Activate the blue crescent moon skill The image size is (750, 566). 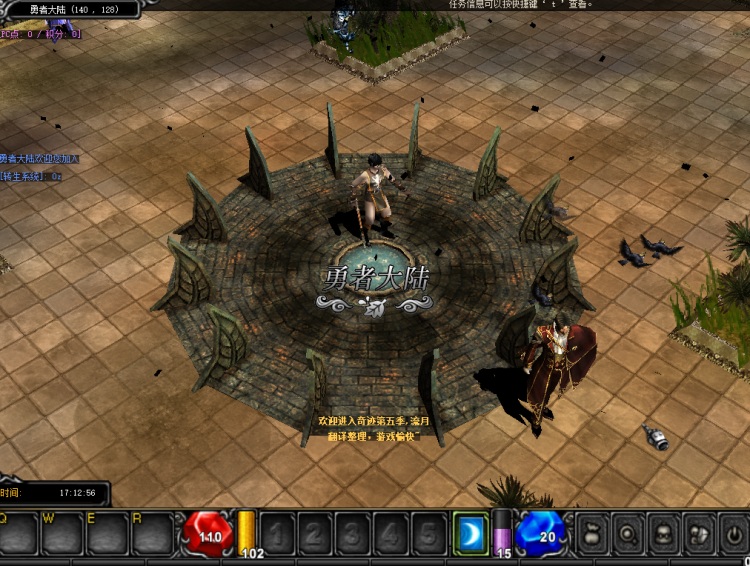pos(469,534)
